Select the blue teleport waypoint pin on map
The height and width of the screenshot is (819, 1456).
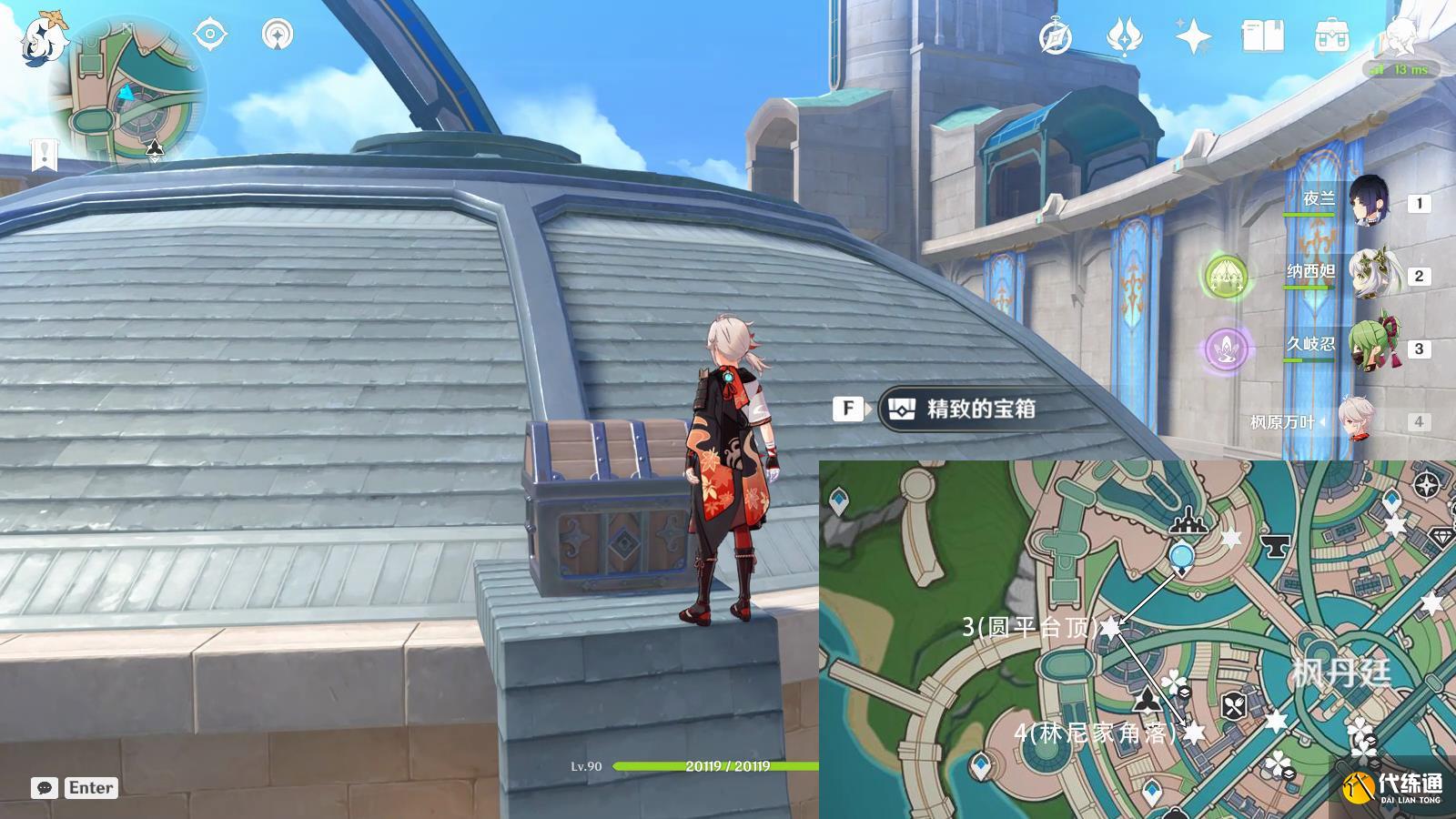(x=1181, y=555)
